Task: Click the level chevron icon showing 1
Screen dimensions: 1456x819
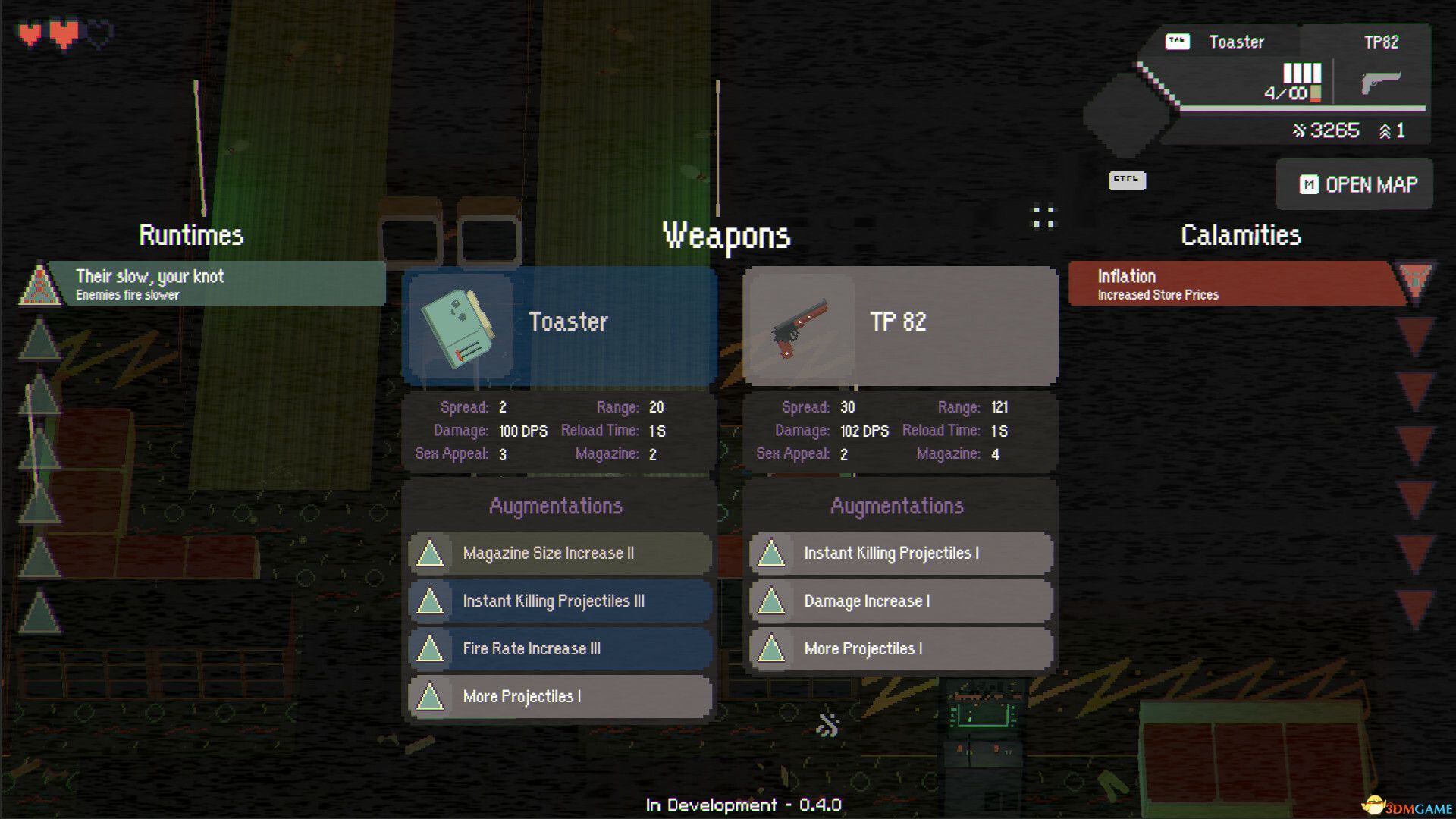Action: click(x=1386, y=130)
